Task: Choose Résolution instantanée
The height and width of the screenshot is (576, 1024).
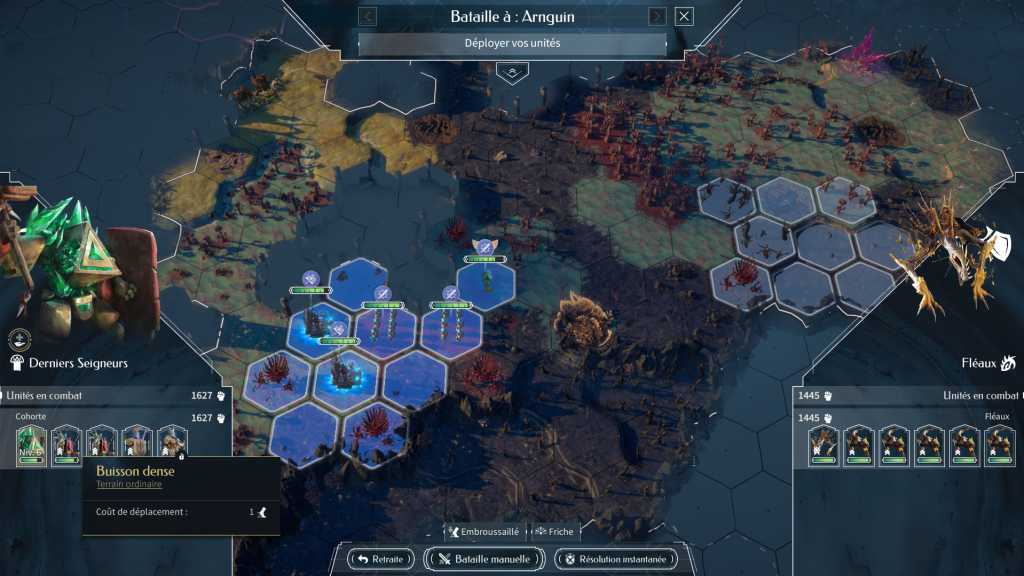Action: [615, 559]
